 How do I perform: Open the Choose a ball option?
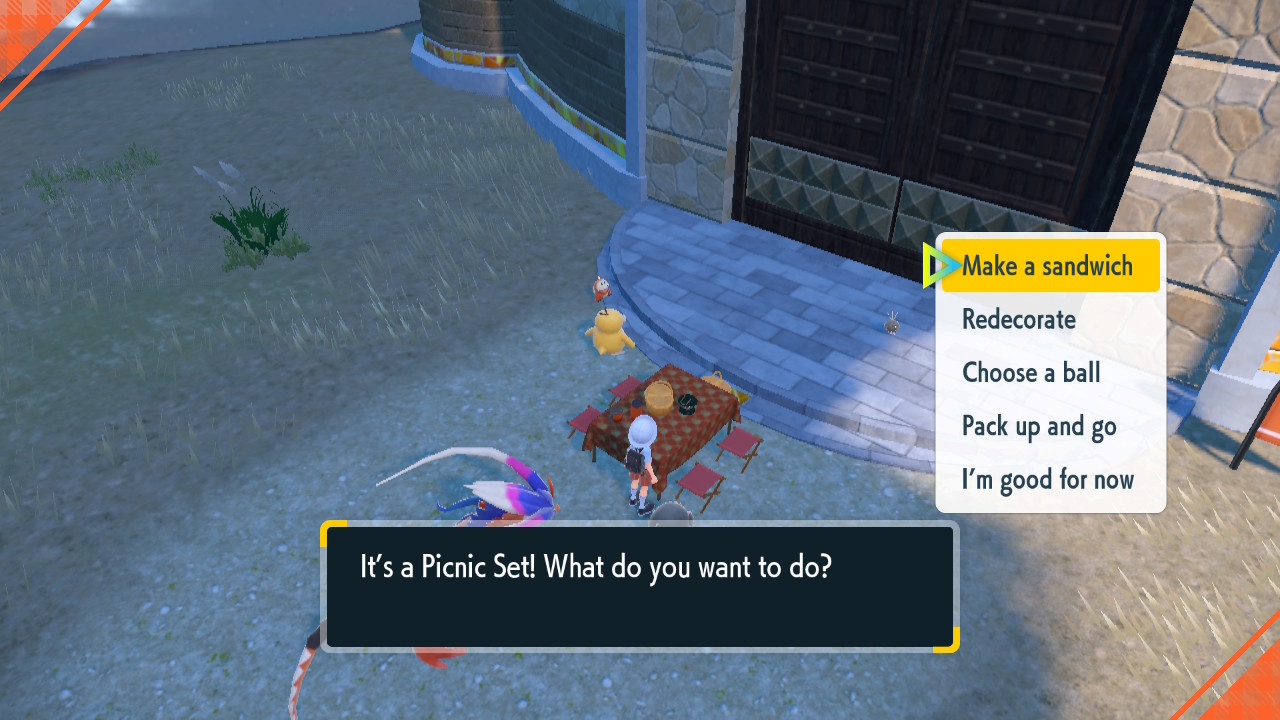(x=1031, y=372)
